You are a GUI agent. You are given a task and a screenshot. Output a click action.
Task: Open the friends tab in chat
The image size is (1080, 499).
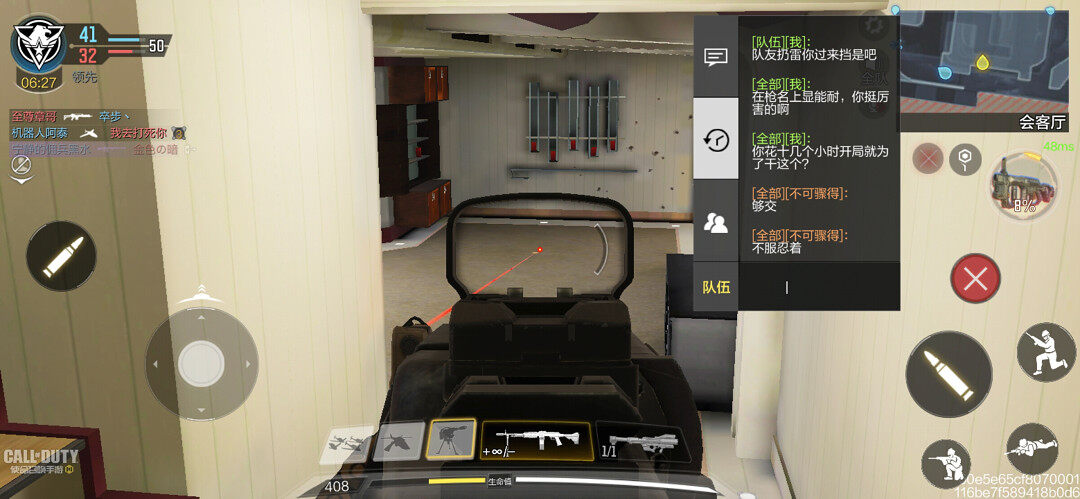pyautogui.click(x=716, y=222)
